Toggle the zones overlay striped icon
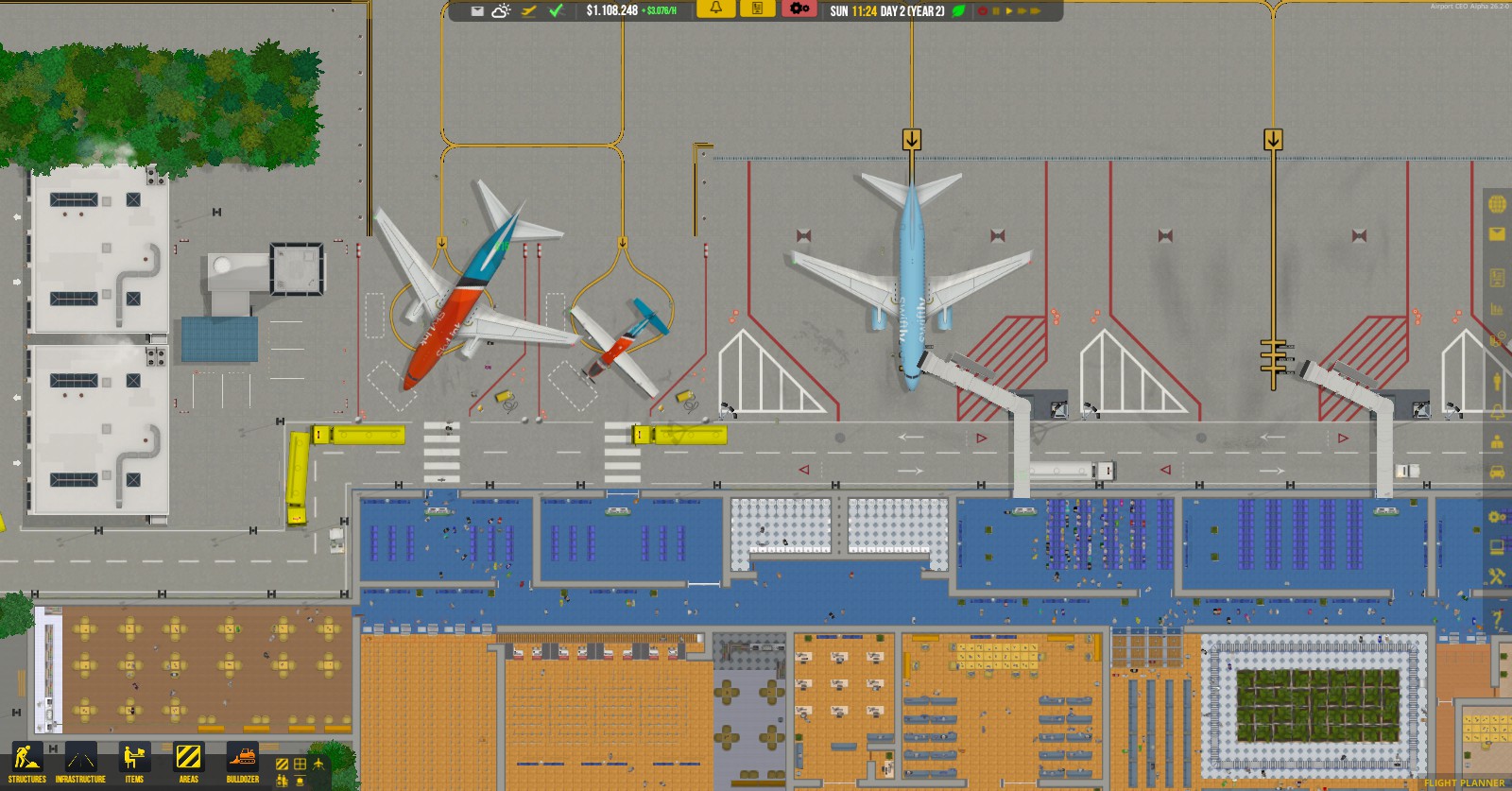Screen dimensions: 1512x791 [x=282, y=764]
